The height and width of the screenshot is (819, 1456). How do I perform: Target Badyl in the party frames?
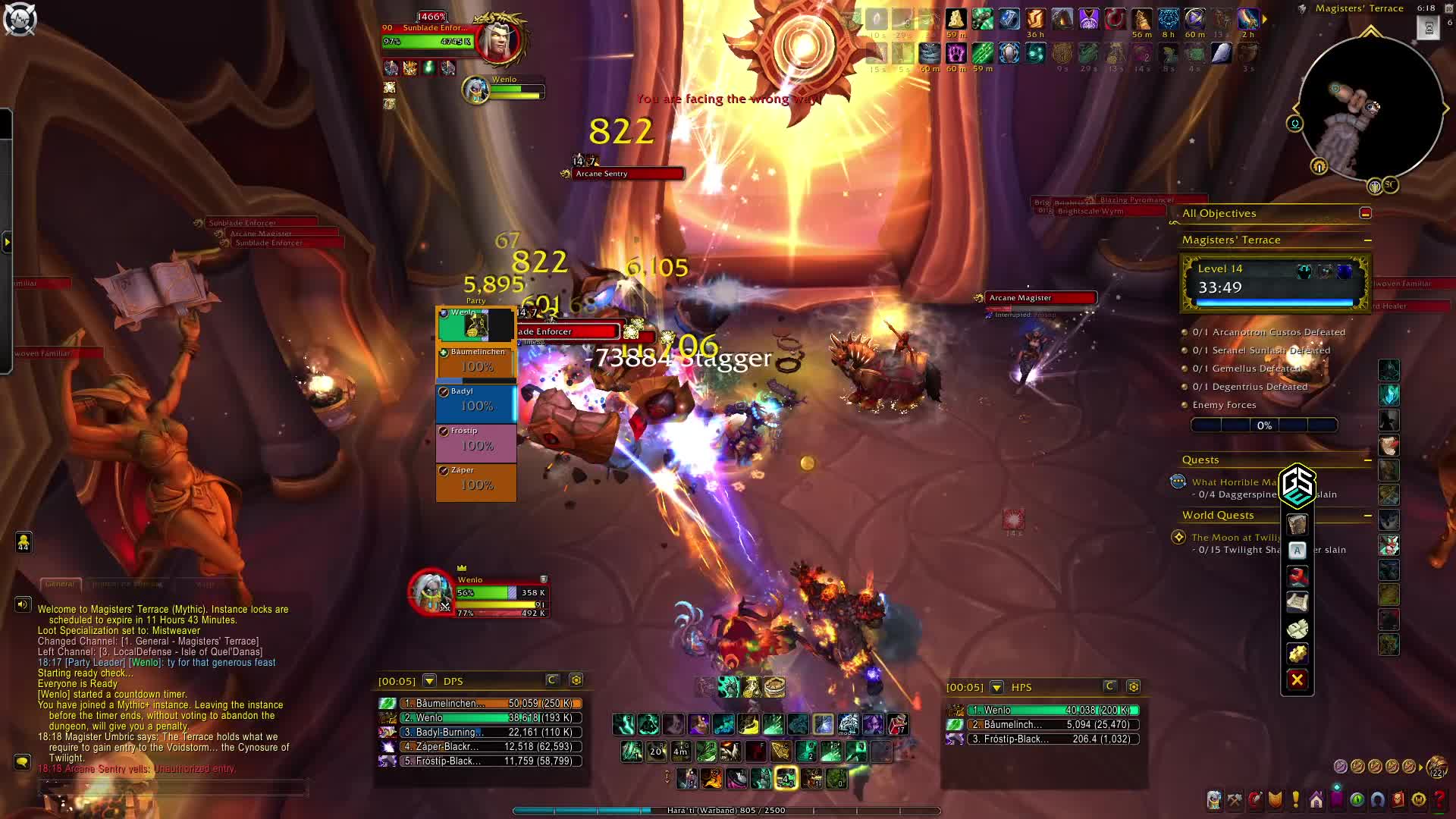476,403
